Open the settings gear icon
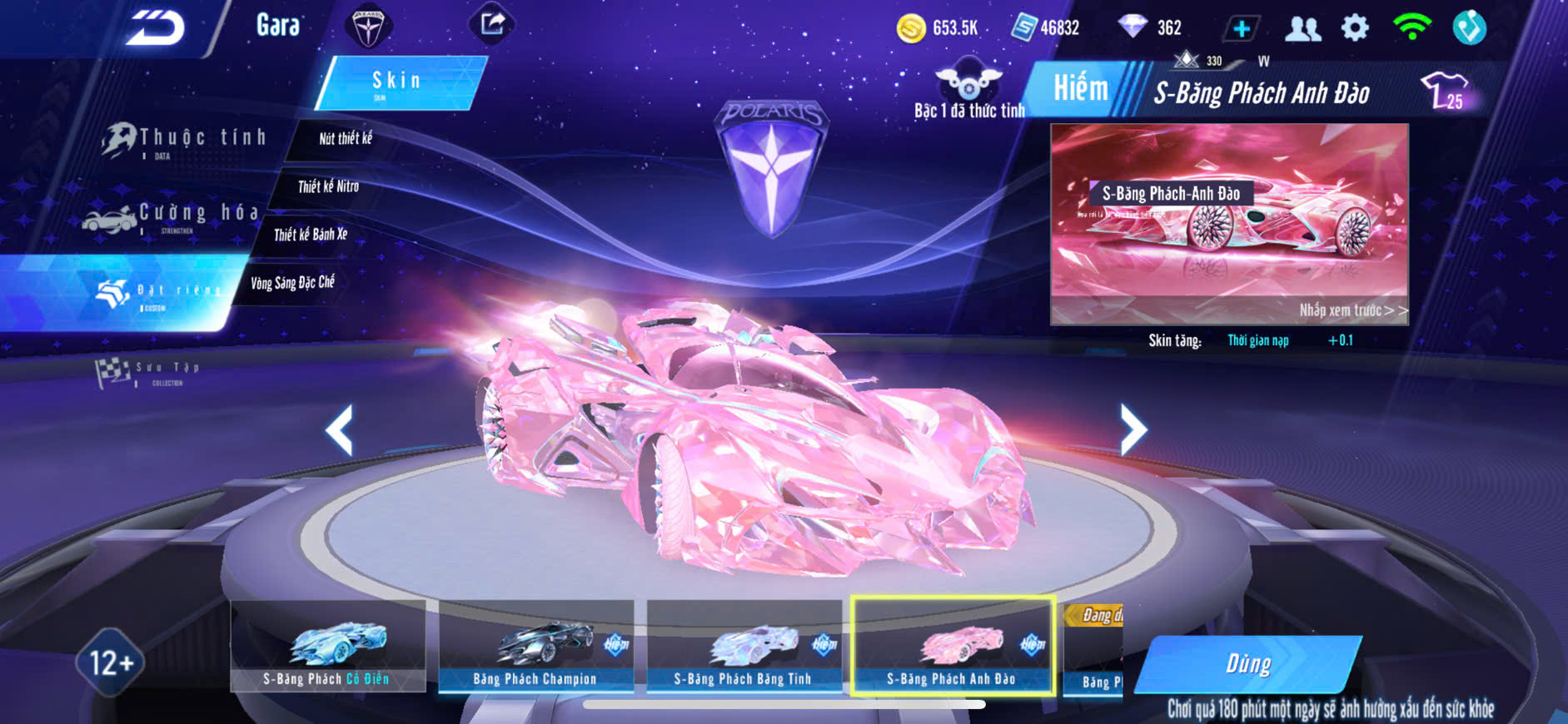 1355,28
